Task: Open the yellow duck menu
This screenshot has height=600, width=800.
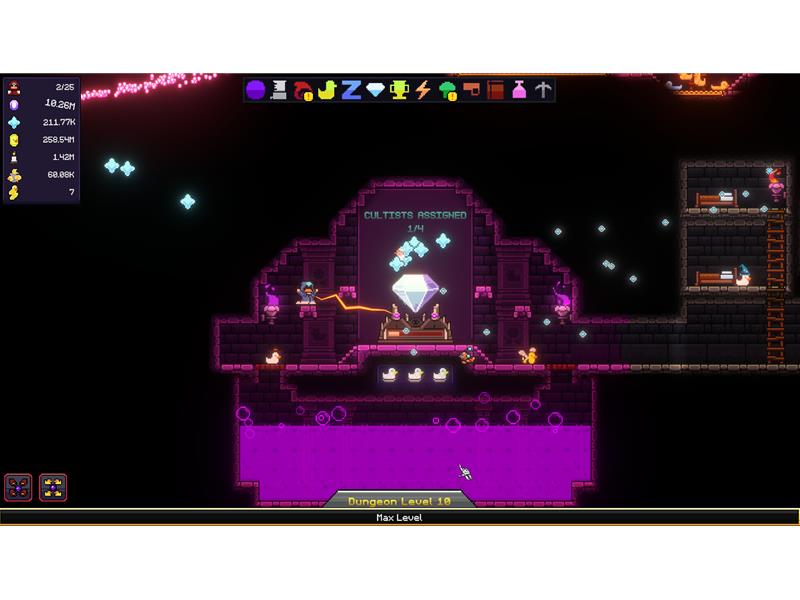Action: 327,90
